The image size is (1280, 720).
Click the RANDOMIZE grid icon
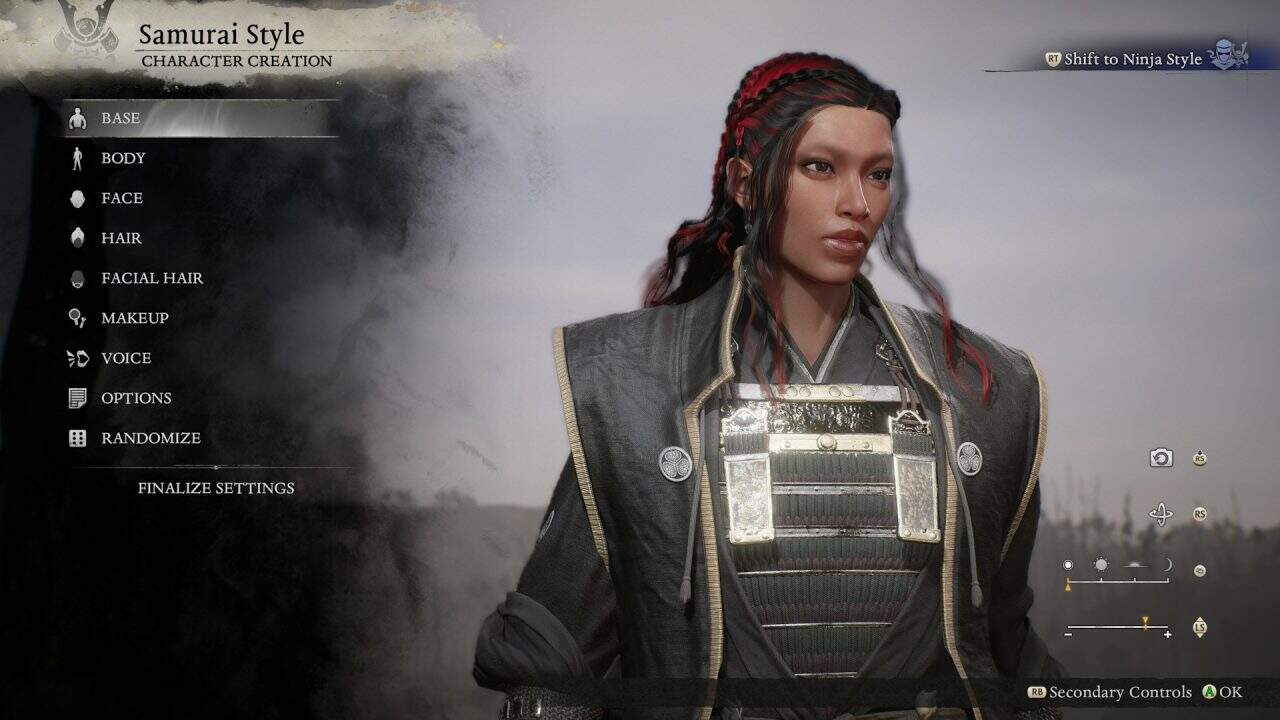(x=77, y=438)
